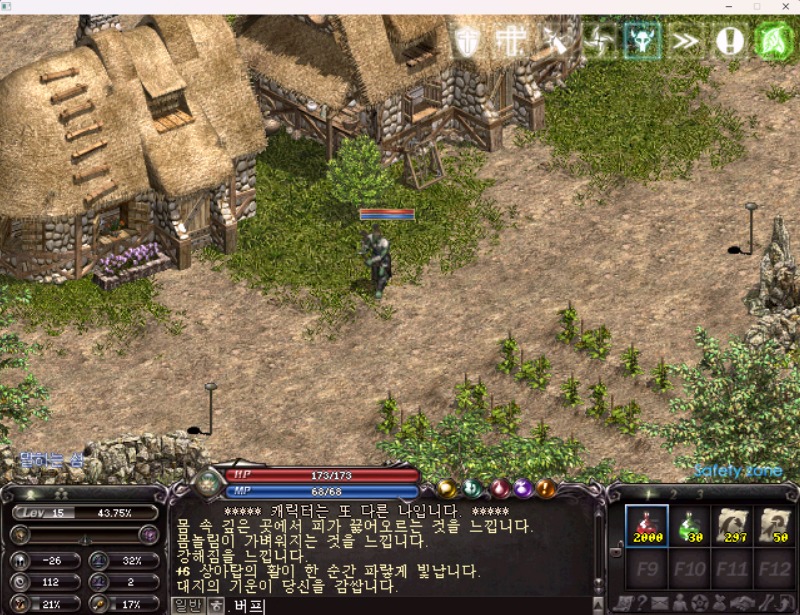Click the double-arrow haste buff icon

click(x=685, y=41)
